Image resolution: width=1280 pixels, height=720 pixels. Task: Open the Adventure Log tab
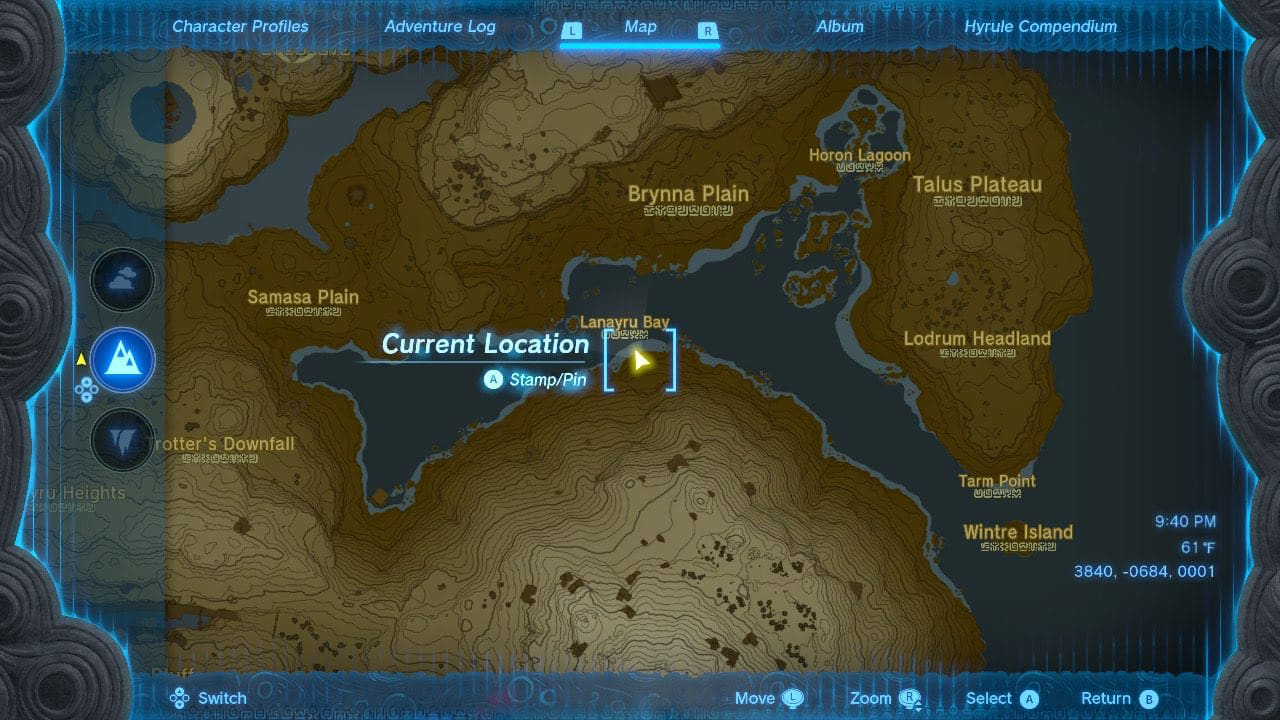tap(440, 26)
